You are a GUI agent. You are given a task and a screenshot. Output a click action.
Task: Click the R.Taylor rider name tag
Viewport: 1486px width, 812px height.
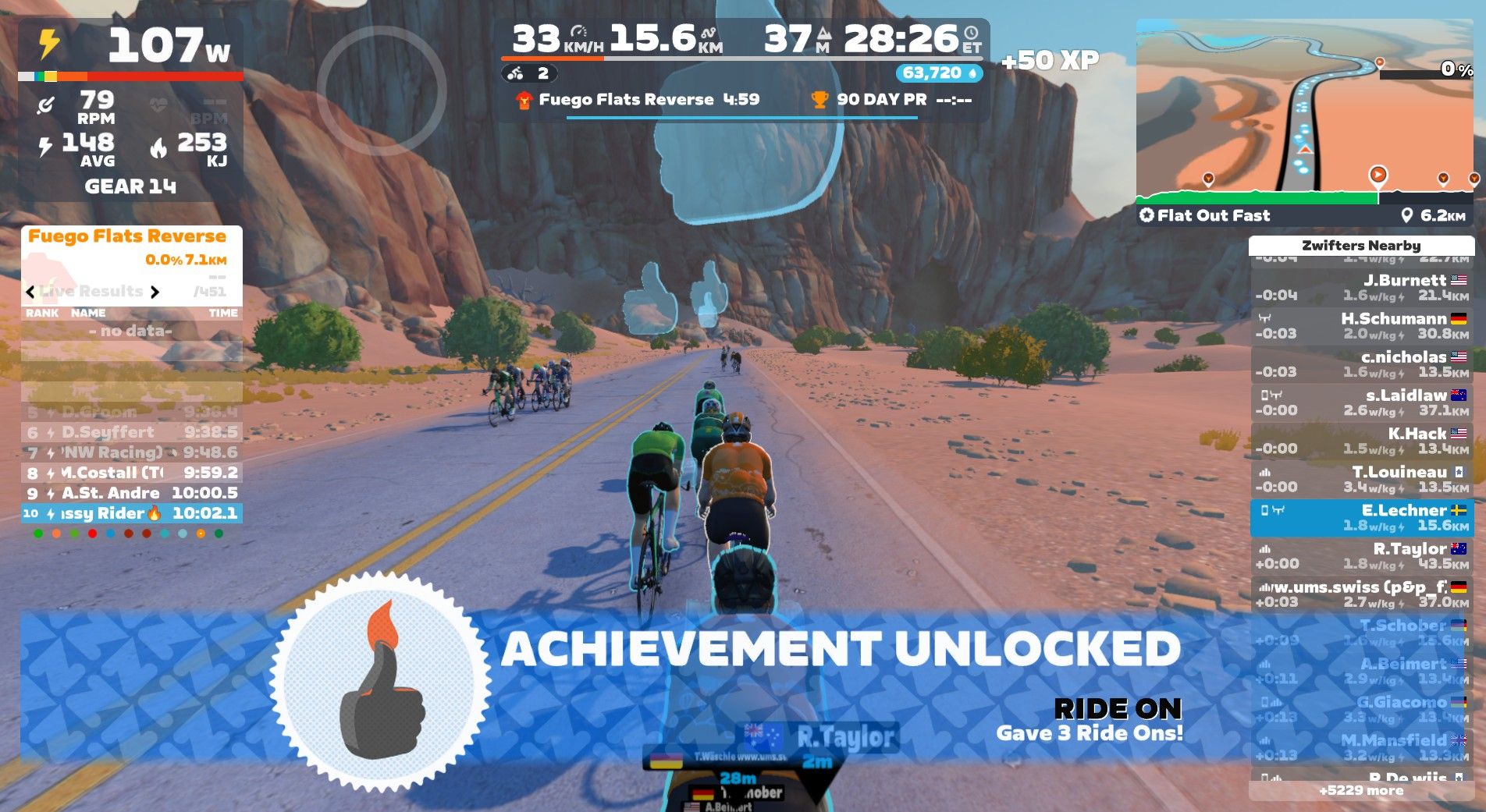[x=845, y=736]
